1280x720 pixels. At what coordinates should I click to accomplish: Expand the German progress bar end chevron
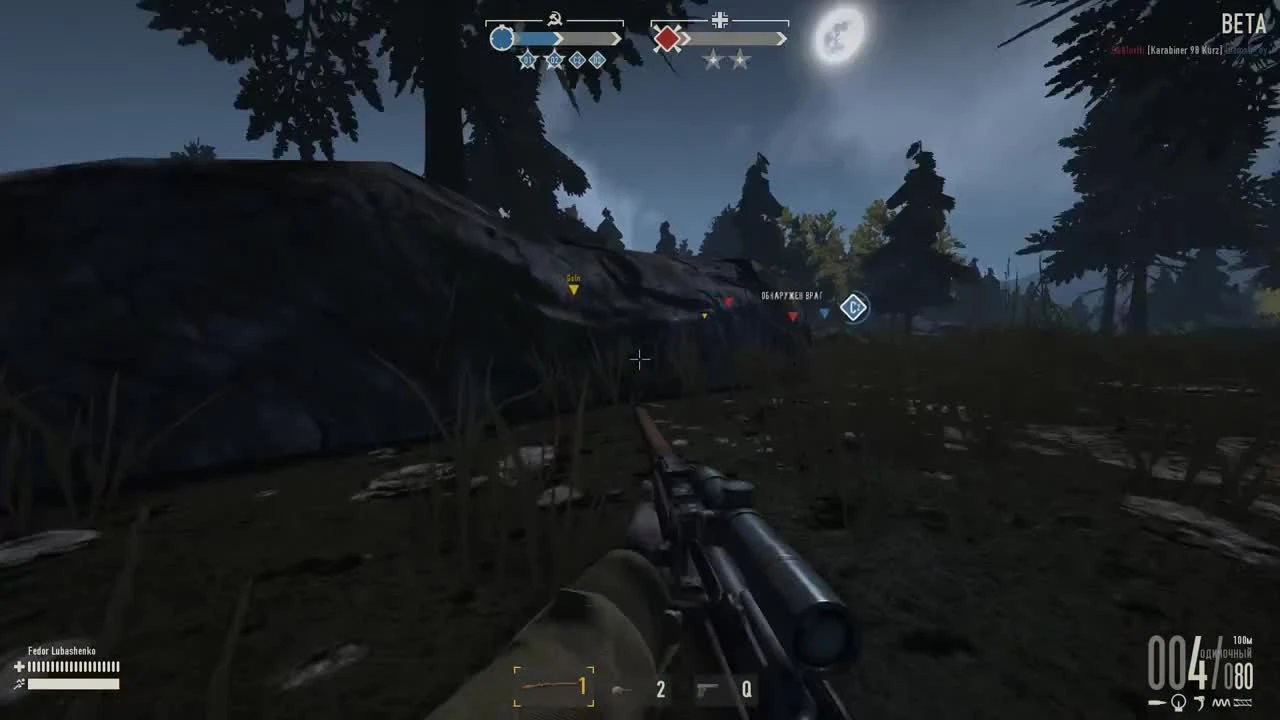pyautogui.click(x=780, y=39)
